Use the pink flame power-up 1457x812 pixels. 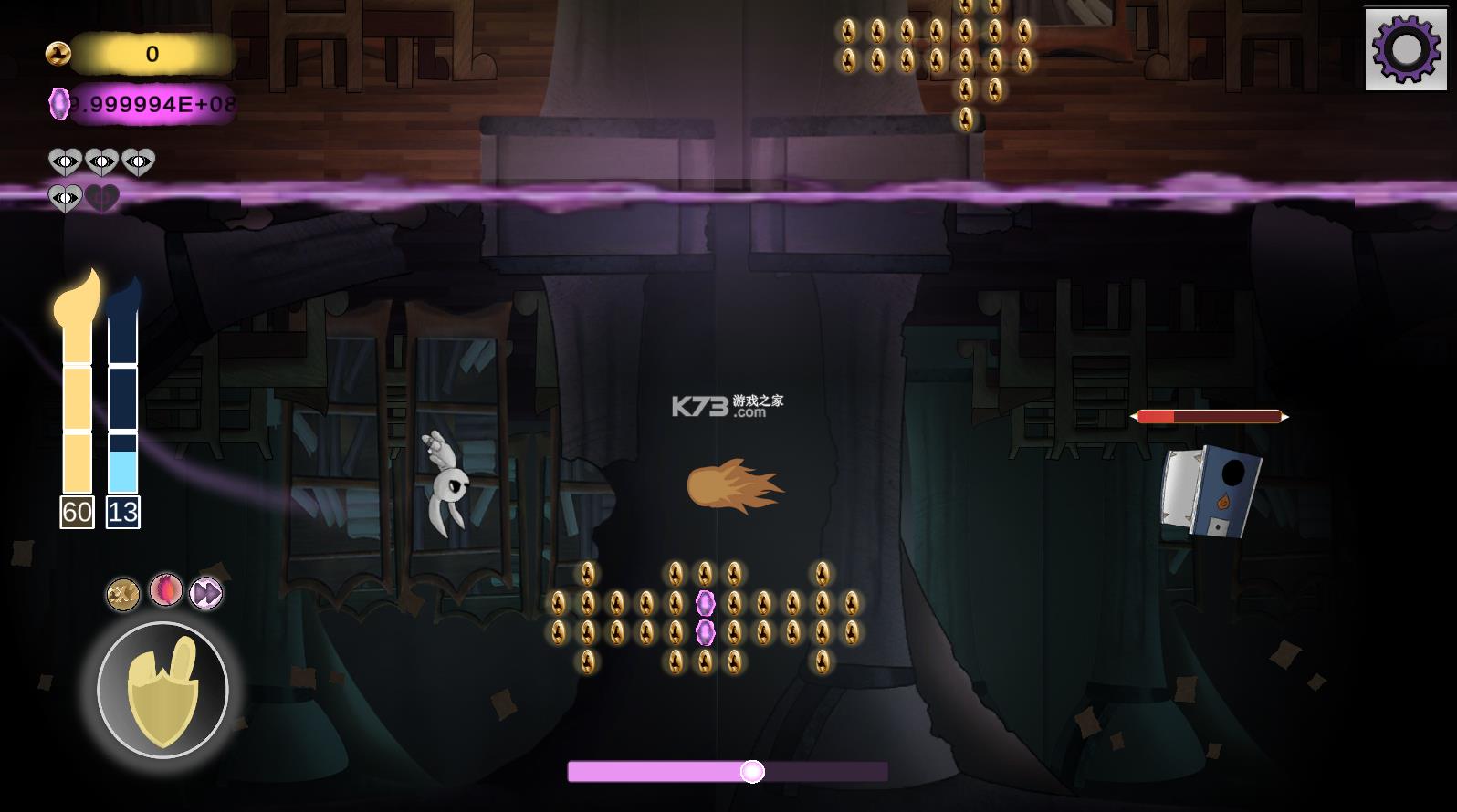point(166,589)
